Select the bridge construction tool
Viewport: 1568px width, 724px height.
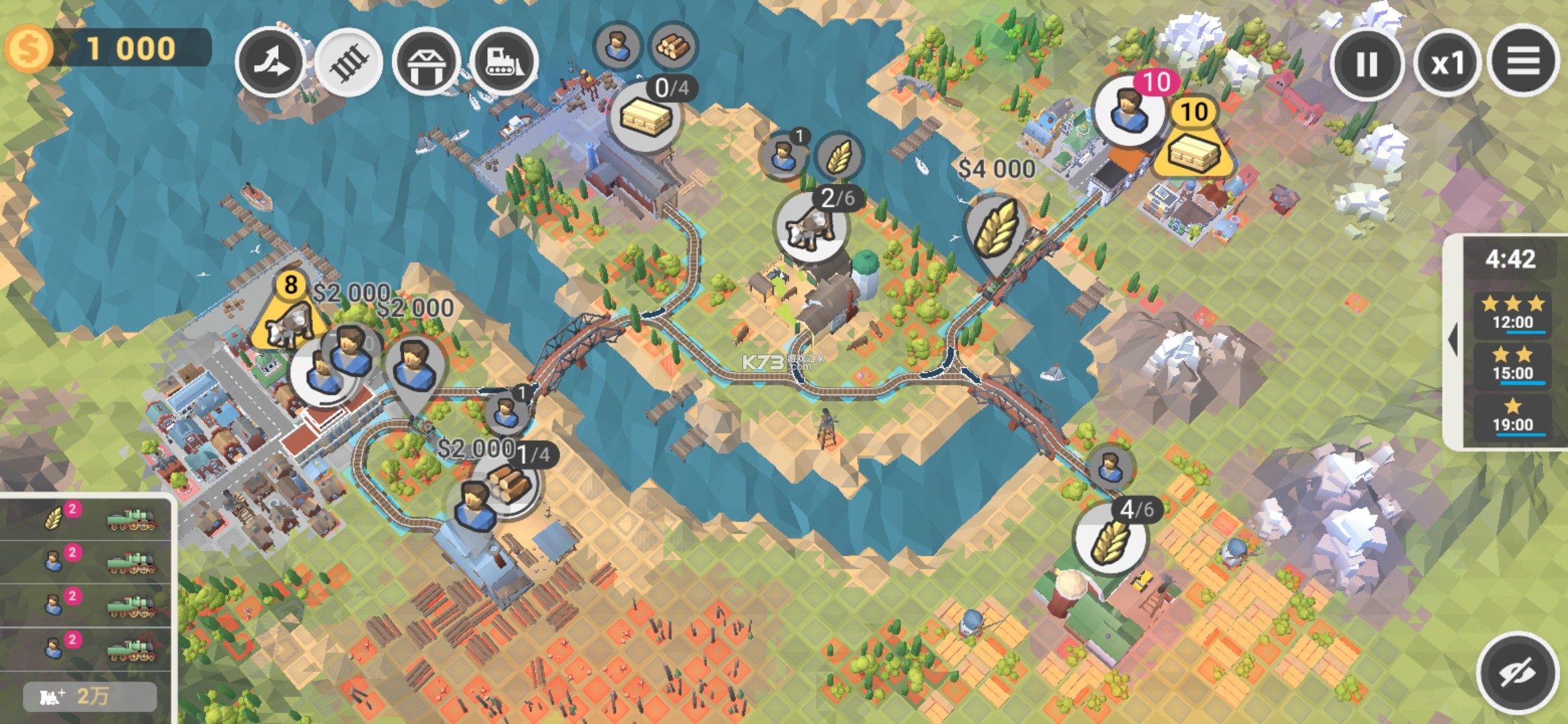(426, 64)
